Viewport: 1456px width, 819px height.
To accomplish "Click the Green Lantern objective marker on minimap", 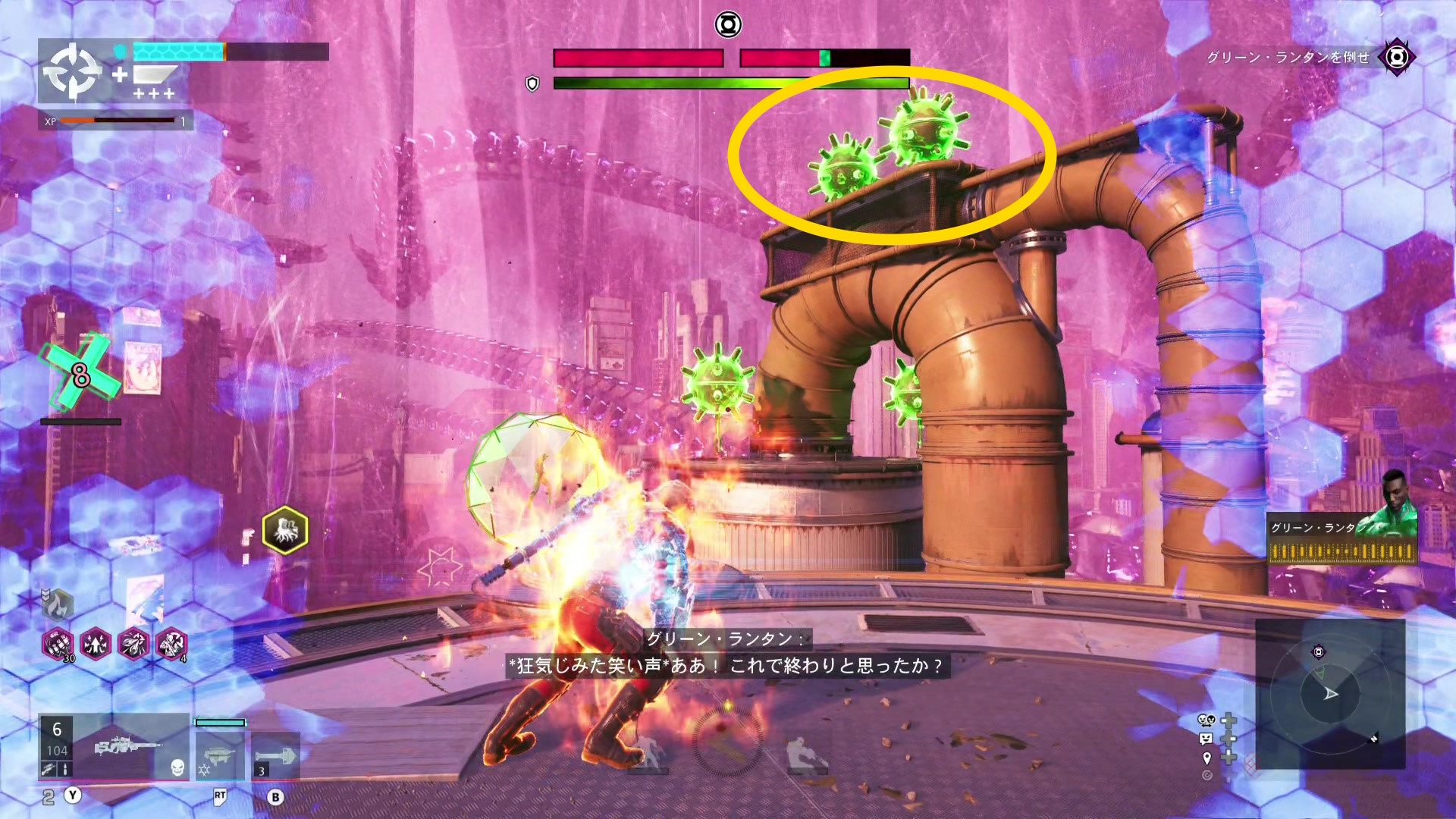I will click(1319, 652).
